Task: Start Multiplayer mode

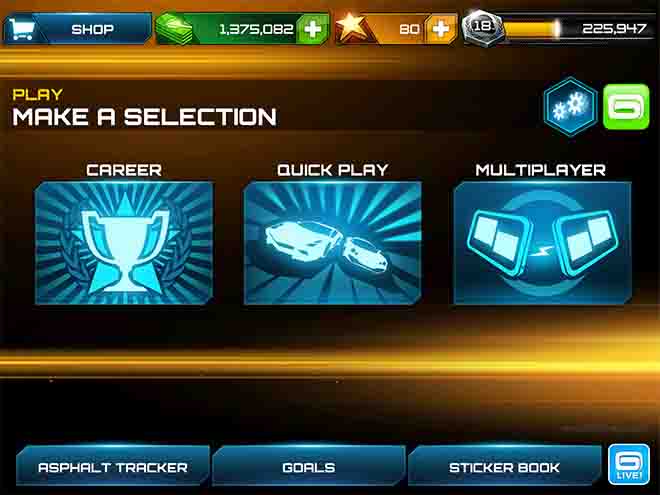Action: [542, 242]
